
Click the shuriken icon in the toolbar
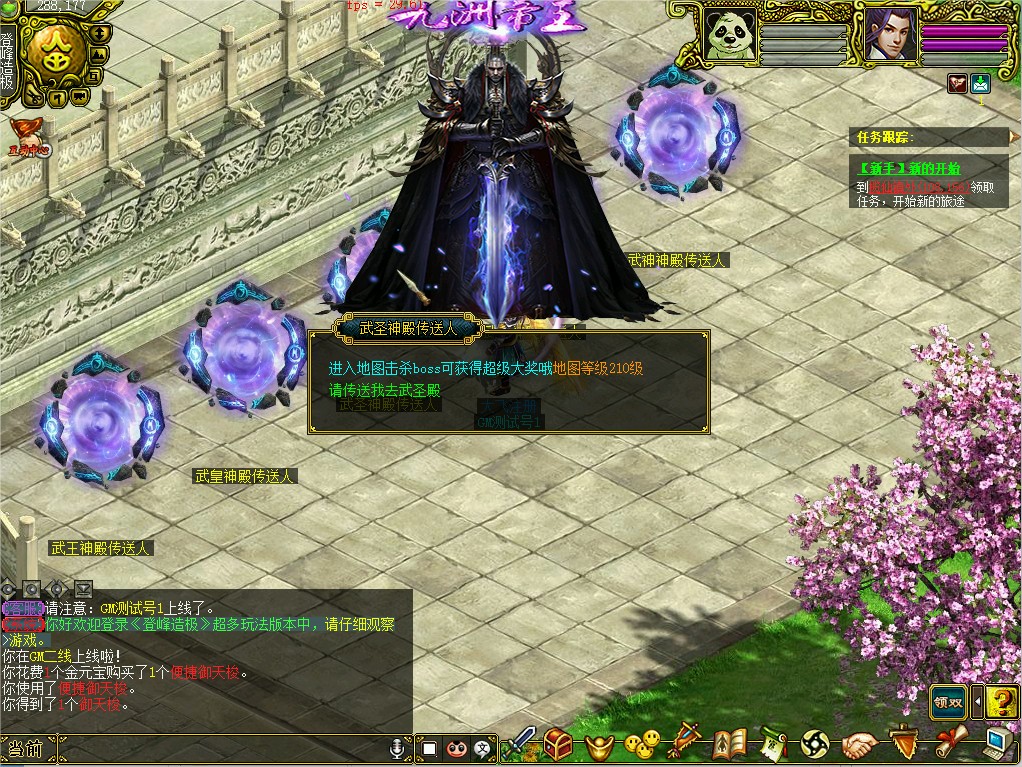click(815, 743)
